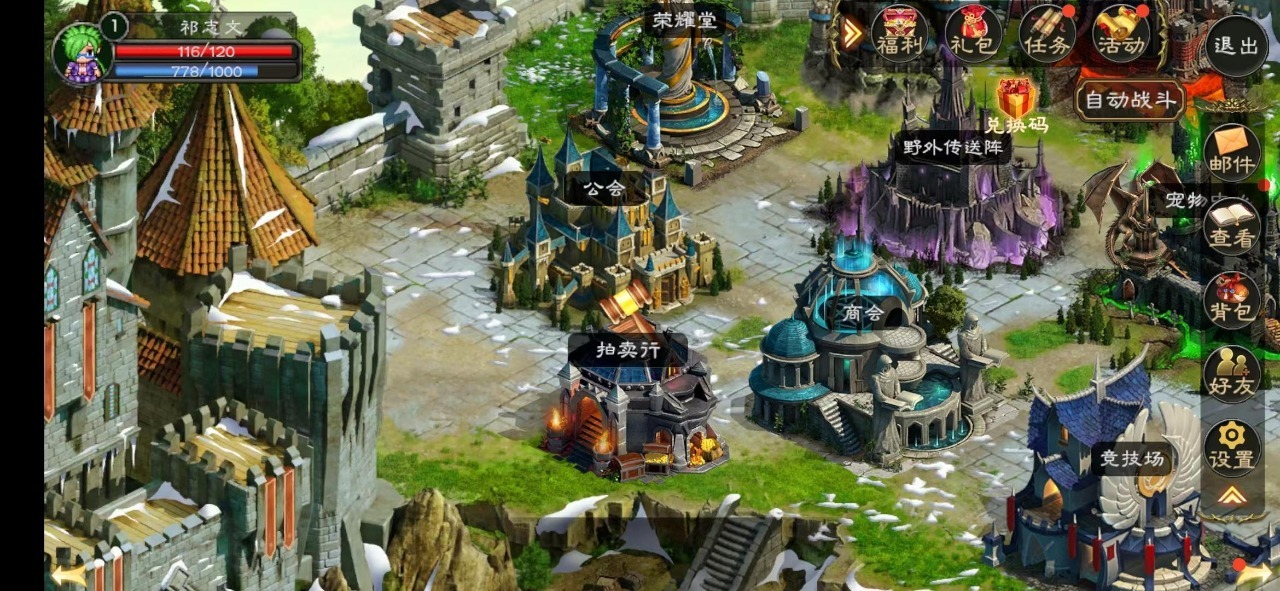Open the 背包 backpack inventory
The image size is (1280, 591).
coord(1232,300)
